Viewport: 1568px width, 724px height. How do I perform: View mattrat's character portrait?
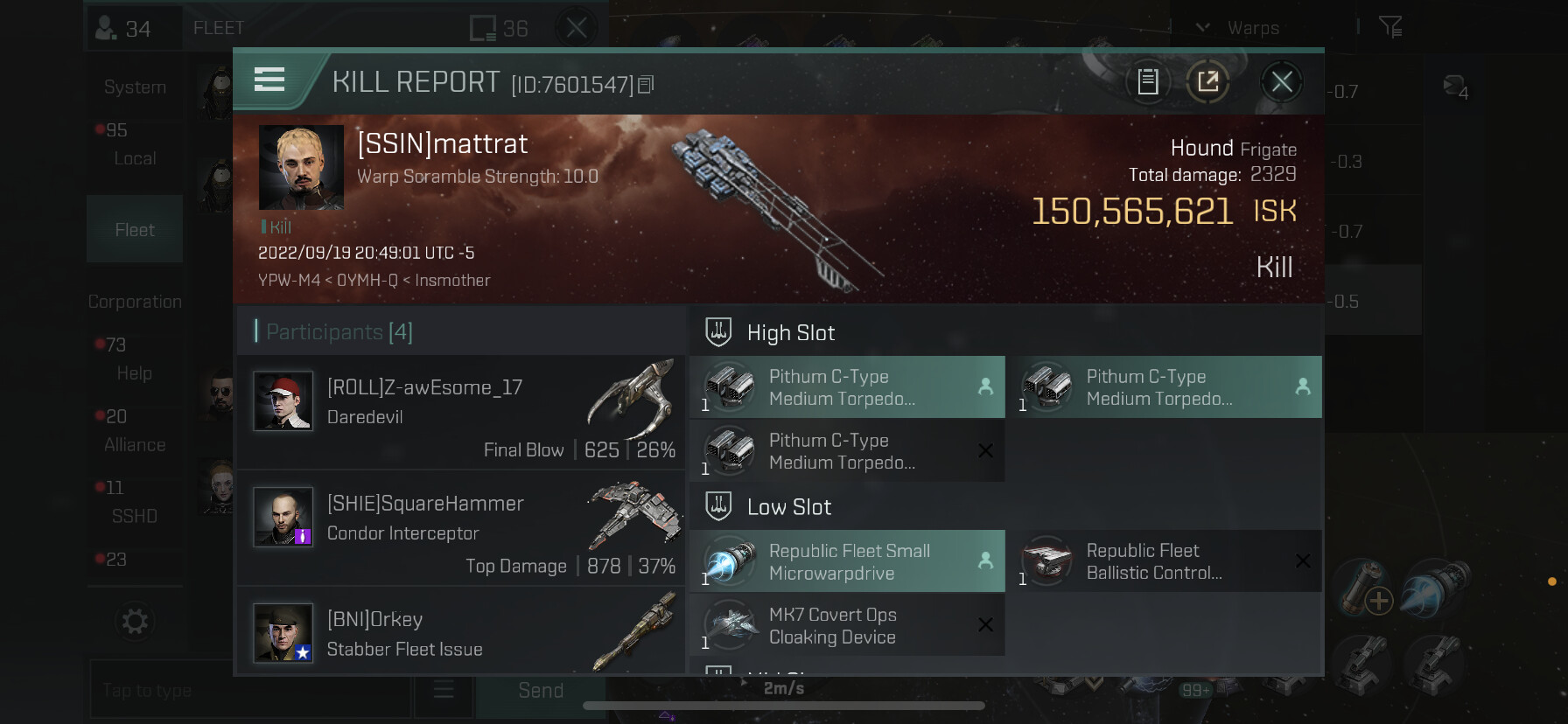301,167
